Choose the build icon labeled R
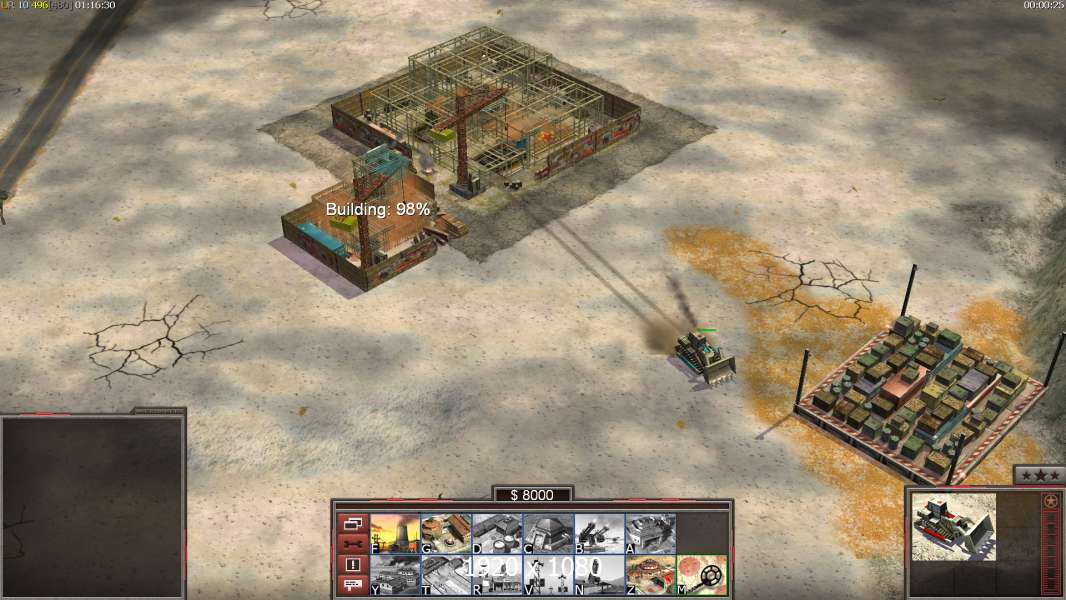 pos(497,575)
